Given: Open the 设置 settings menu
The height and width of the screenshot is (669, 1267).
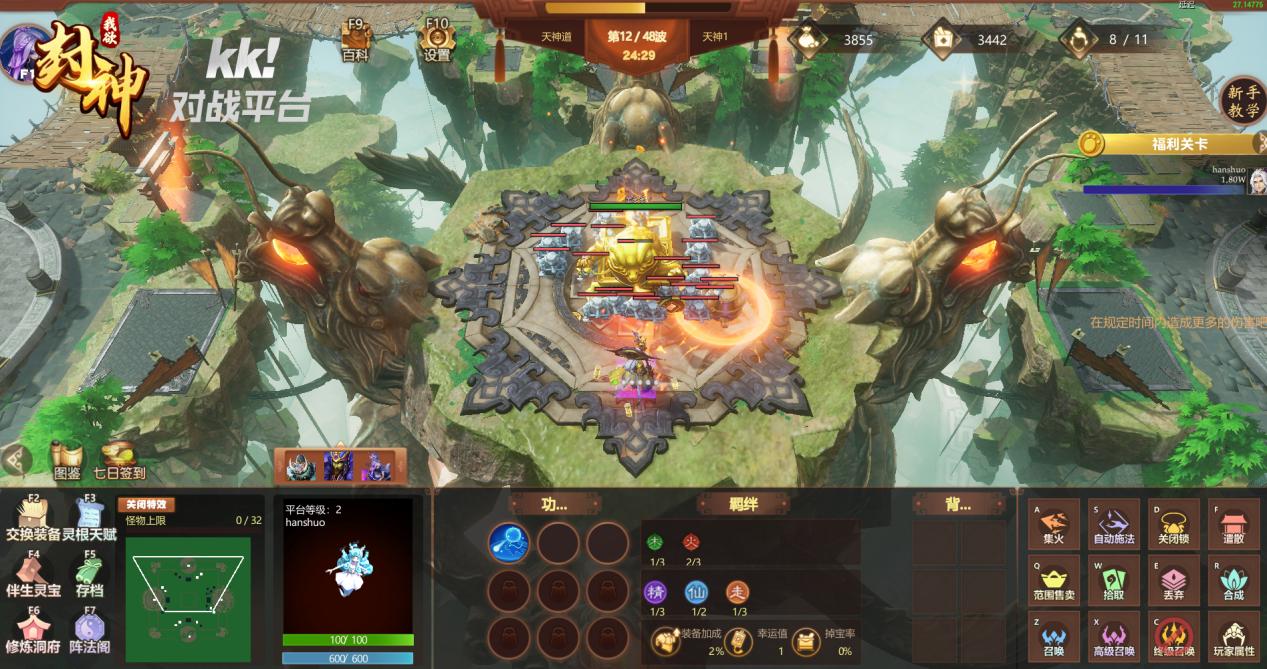Looking at the screenshot, I should click(437, 40).
